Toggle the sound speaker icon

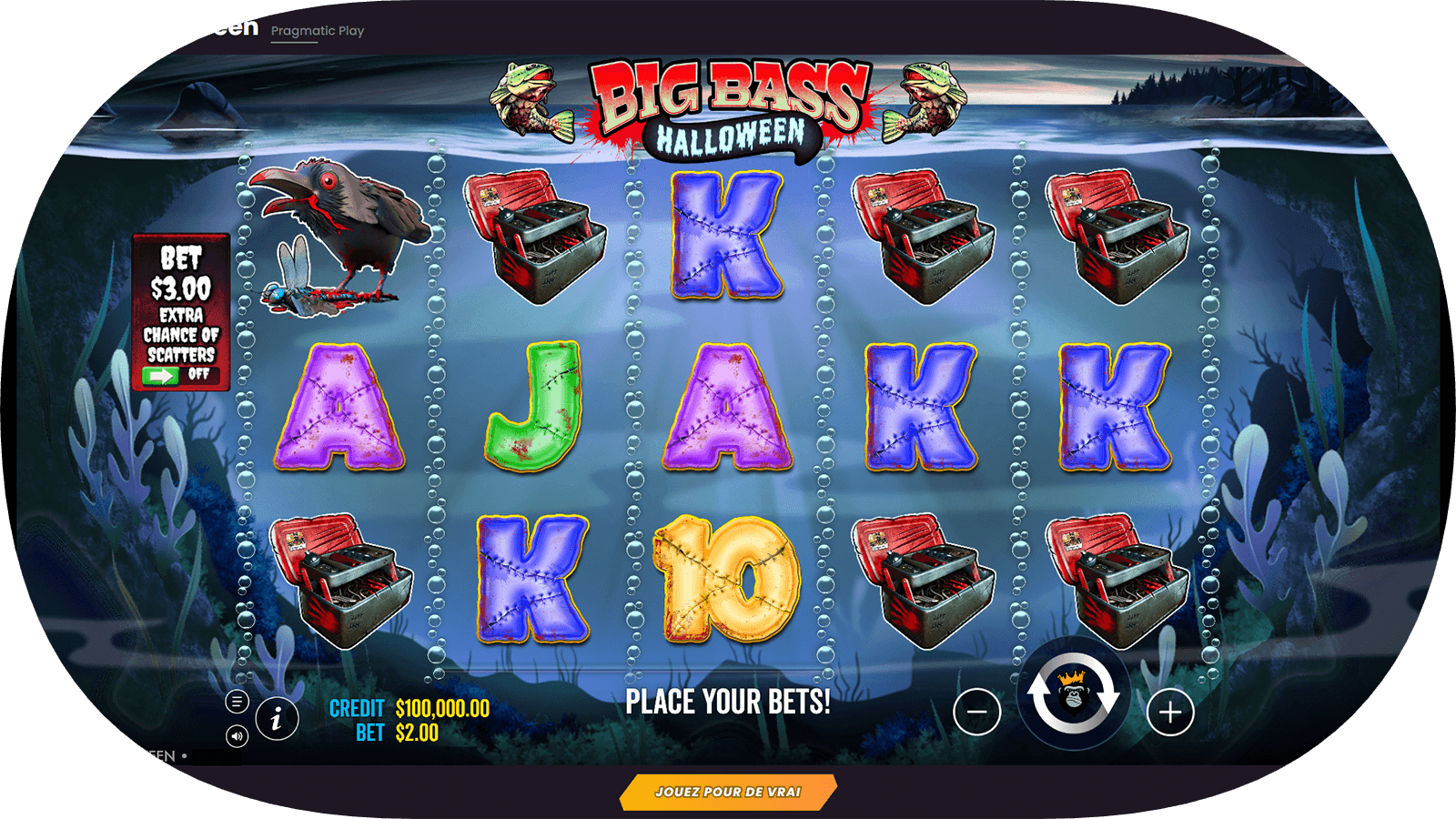(237, 736)
